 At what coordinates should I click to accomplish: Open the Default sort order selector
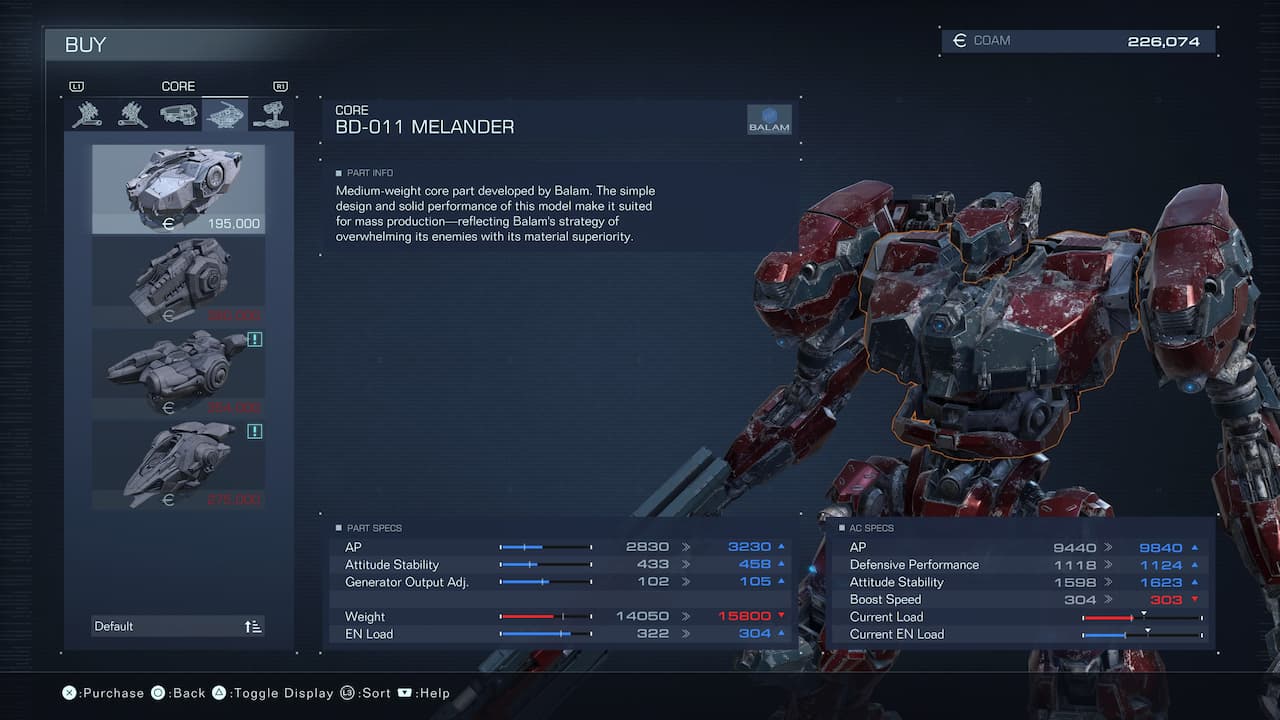(178, 626)
